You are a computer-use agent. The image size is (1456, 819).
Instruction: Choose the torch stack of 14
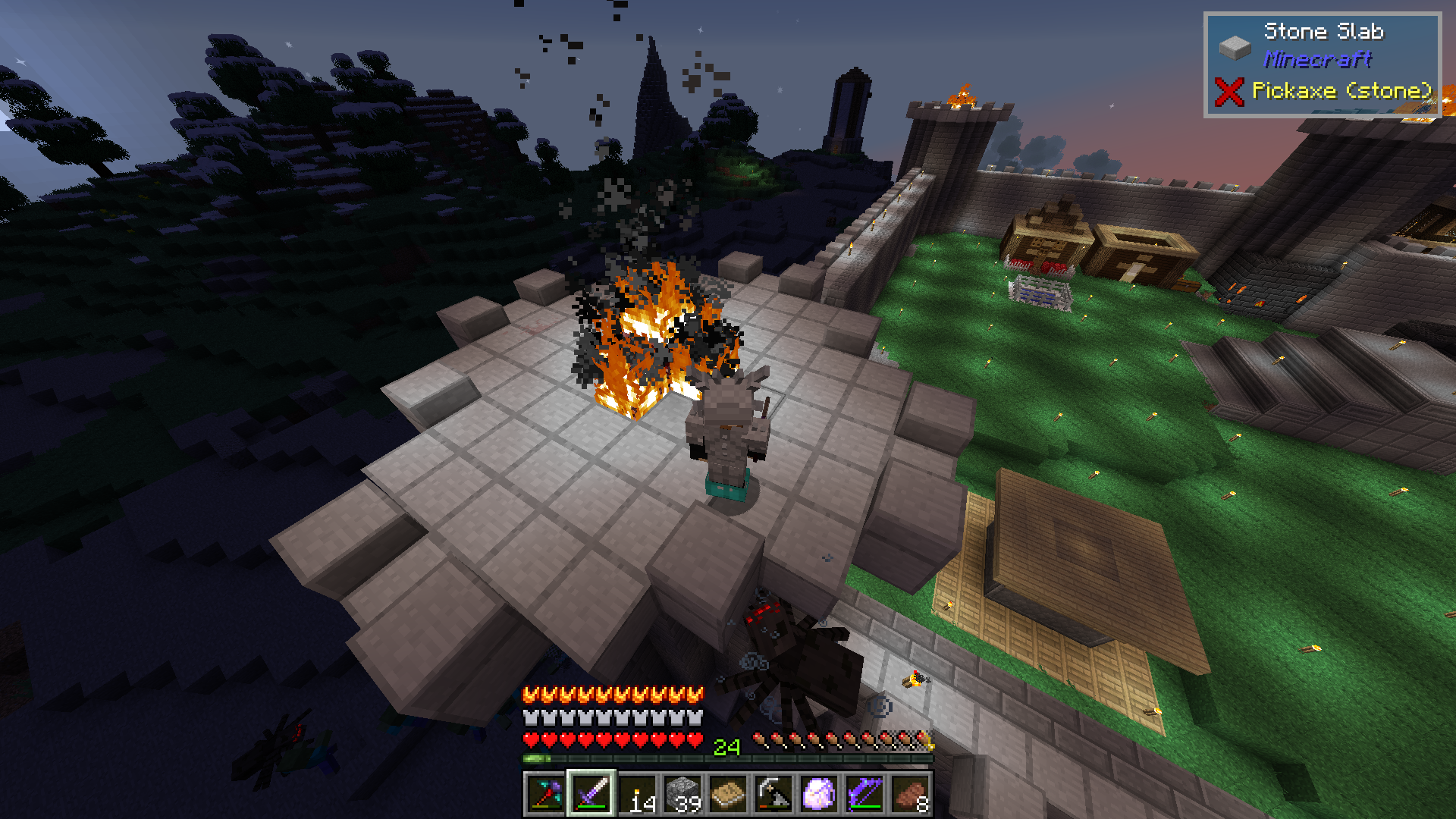(x=637, y=794)
